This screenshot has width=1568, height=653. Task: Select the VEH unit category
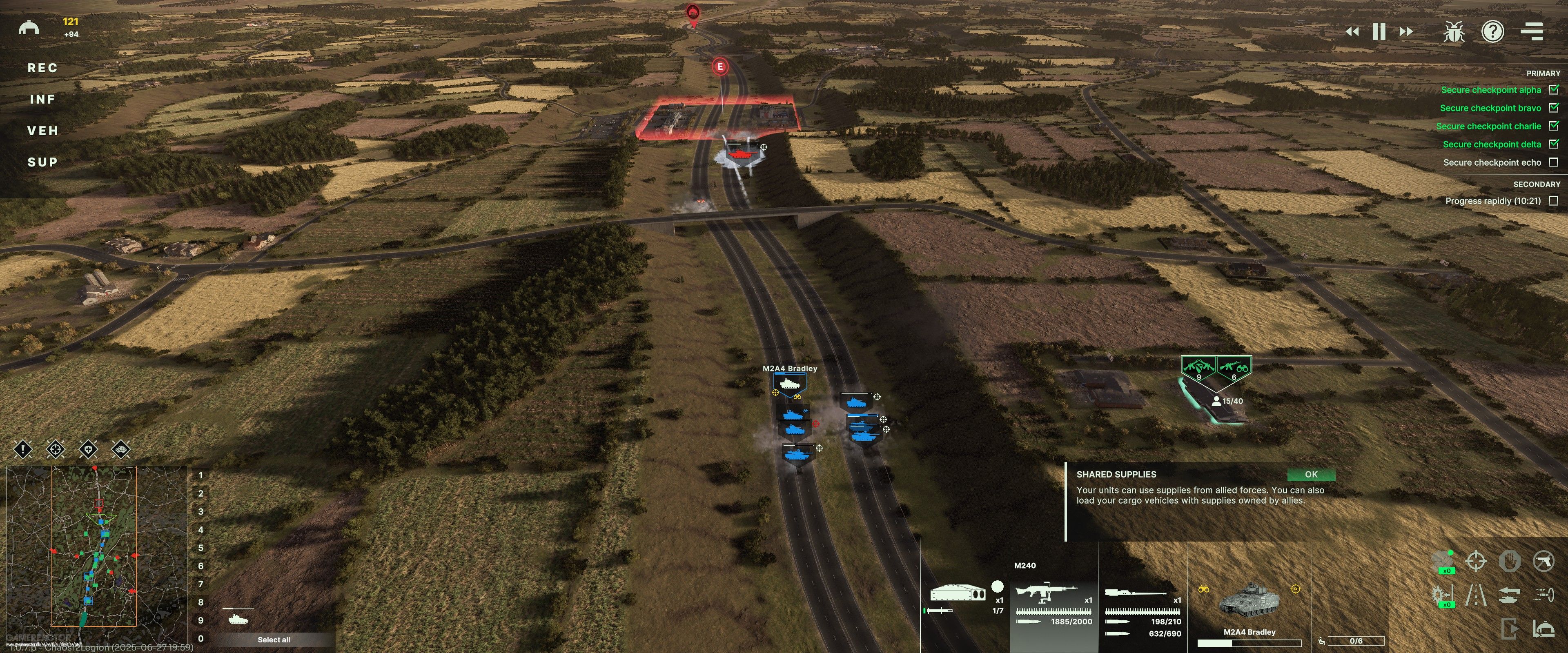[42, 131]
